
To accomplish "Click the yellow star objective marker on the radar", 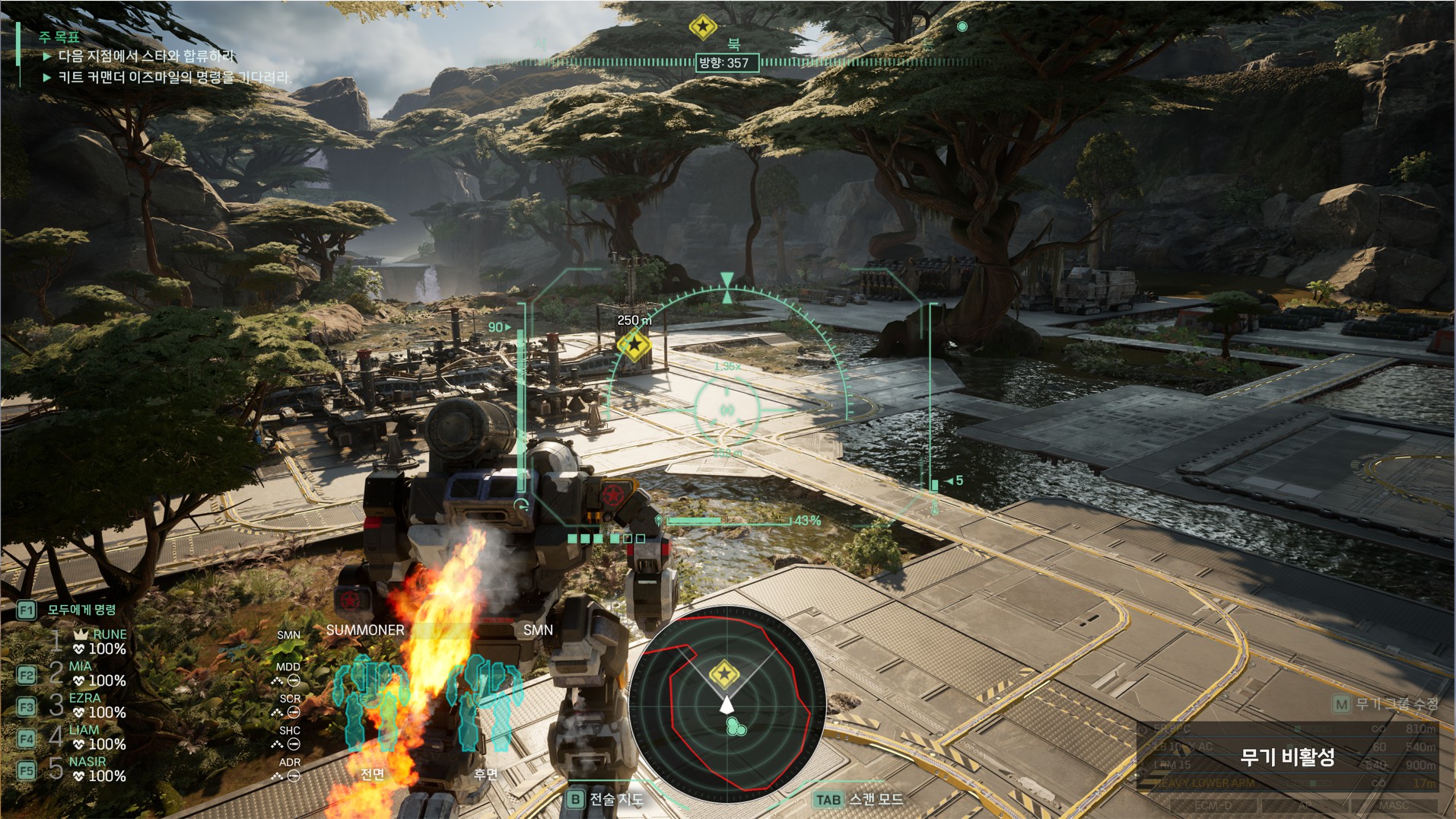I will click(723, 674).
